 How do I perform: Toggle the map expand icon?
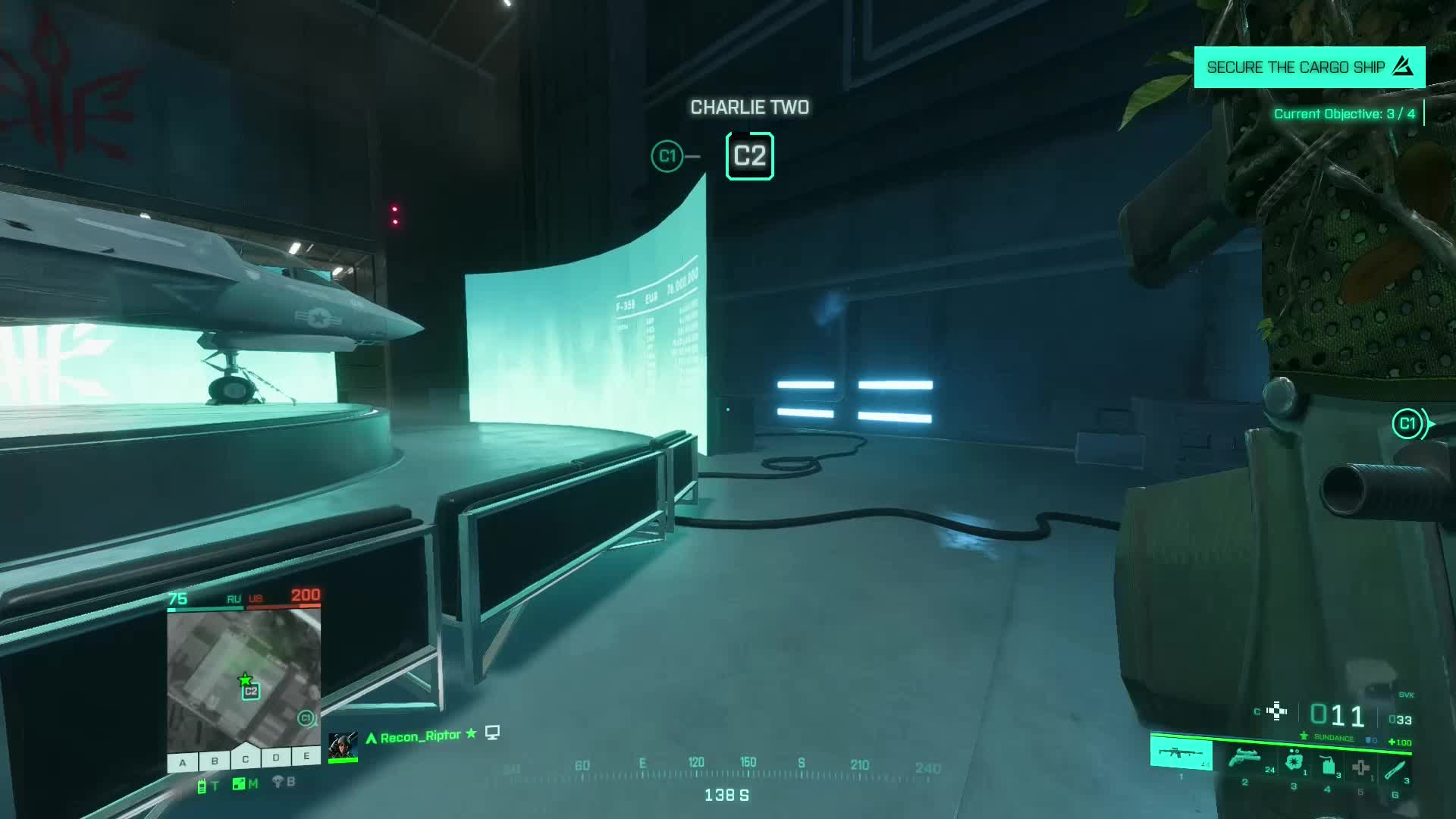coord(239,784)
